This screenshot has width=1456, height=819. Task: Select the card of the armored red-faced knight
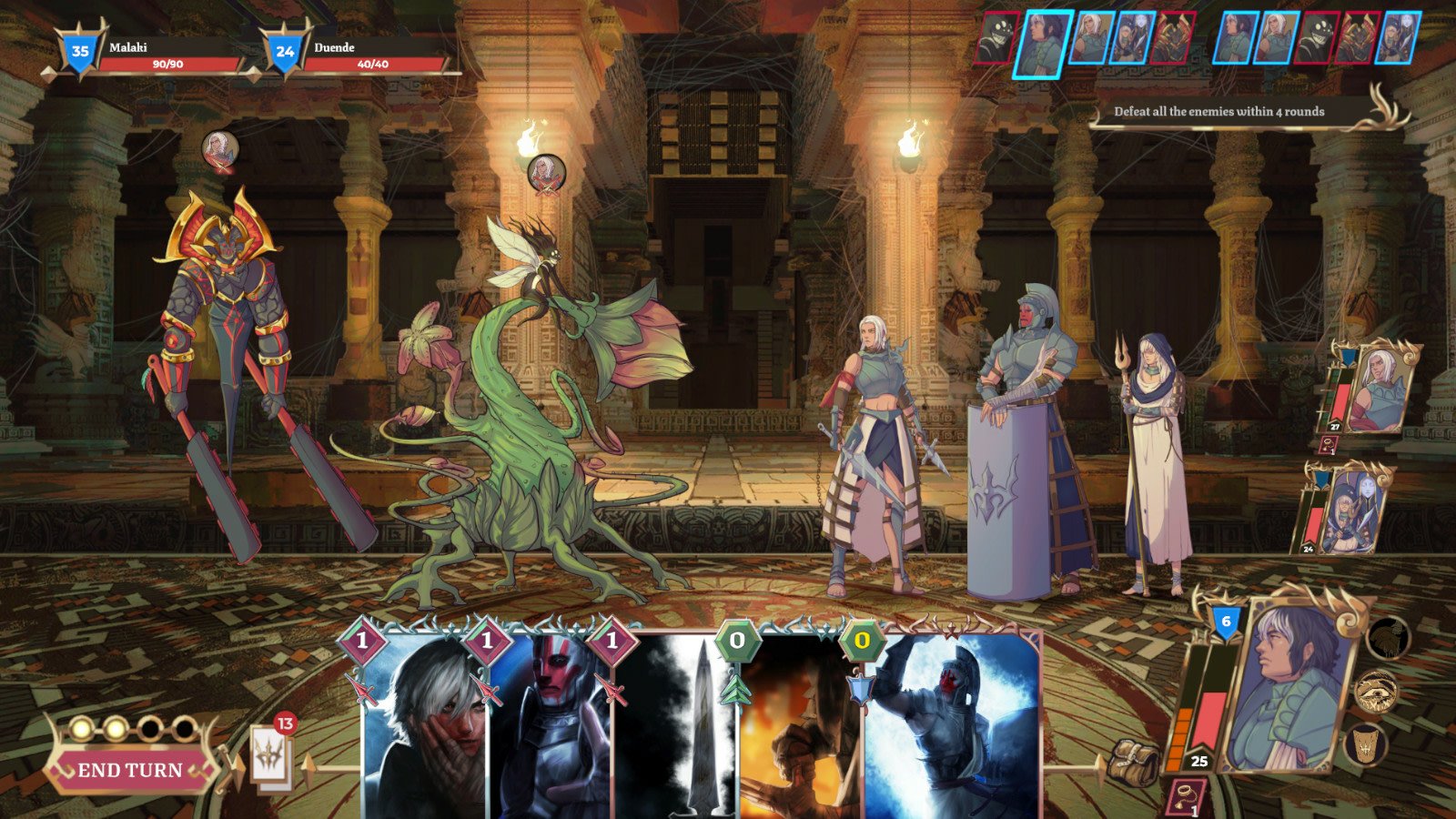pos(552,719)
